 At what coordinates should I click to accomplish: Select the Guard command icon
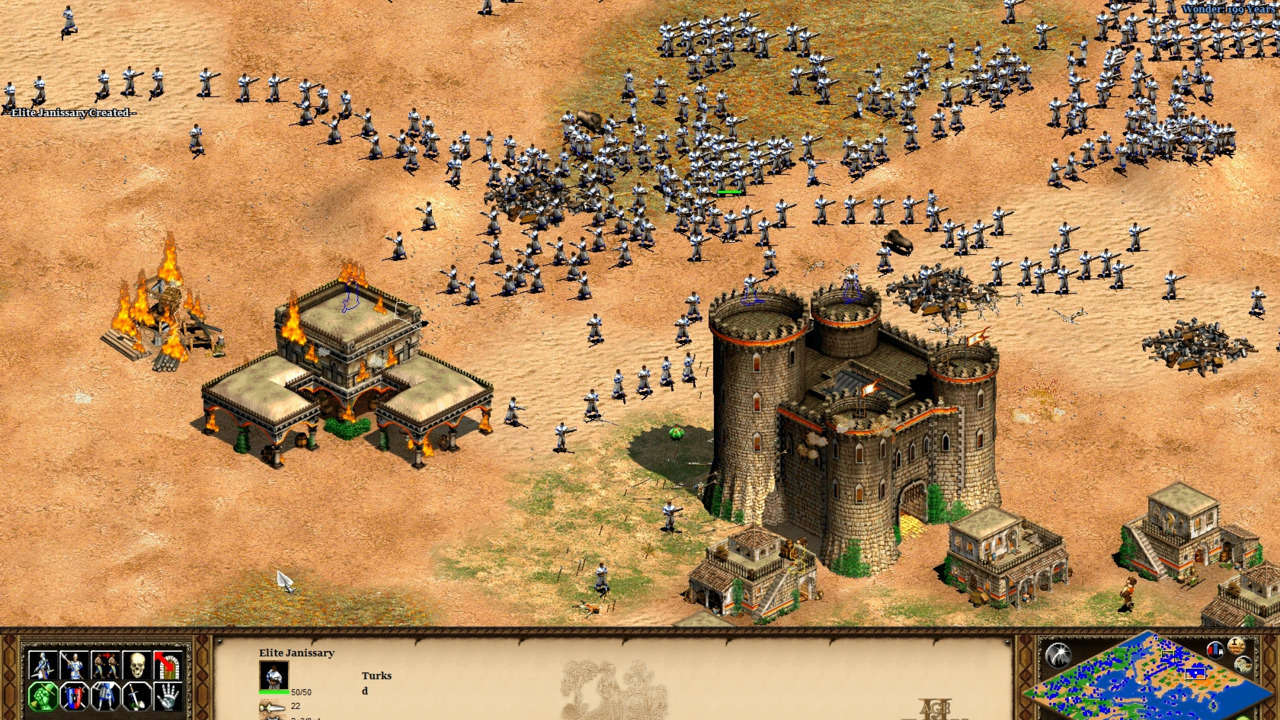[74, 665]
